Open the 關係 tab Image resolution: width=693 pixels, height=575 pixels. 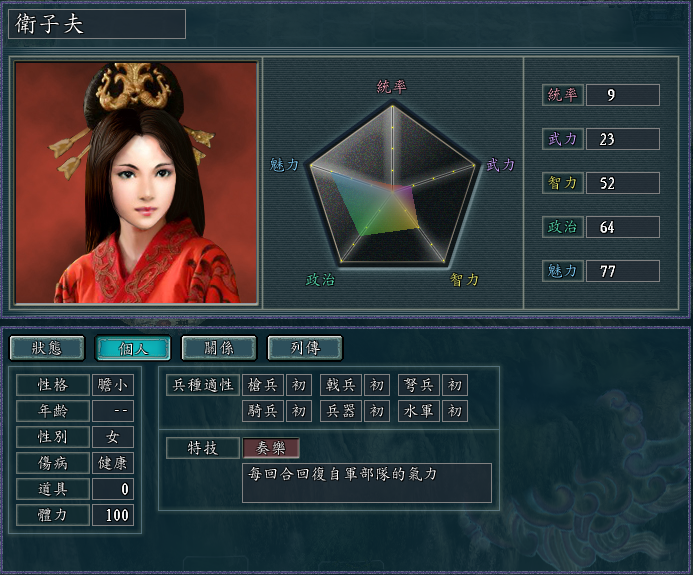219,348
